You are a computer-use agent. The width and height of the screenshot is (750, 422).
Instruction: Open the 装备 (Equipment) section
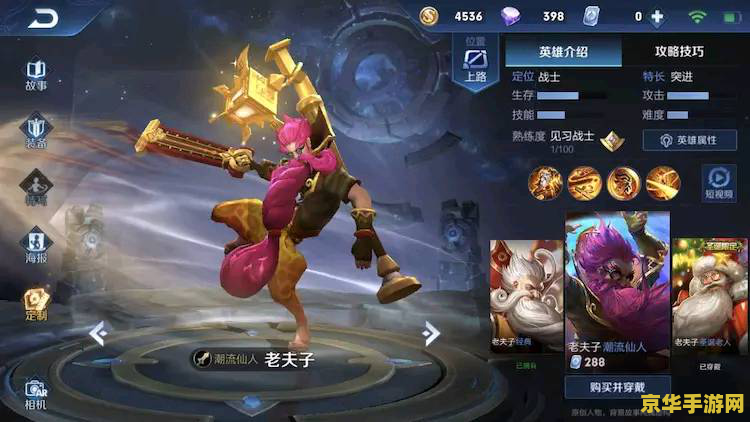click(x=36, y=131)
